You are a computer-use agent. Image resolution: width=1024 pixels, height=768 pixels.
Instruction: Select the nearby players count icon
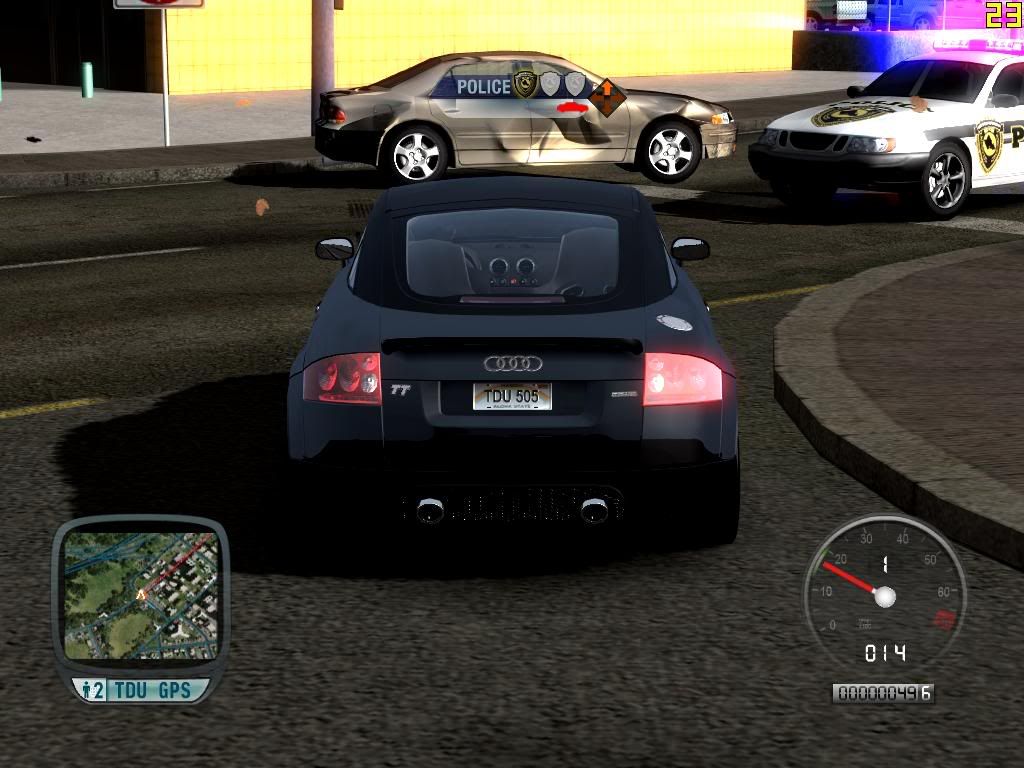click(93, 690)
